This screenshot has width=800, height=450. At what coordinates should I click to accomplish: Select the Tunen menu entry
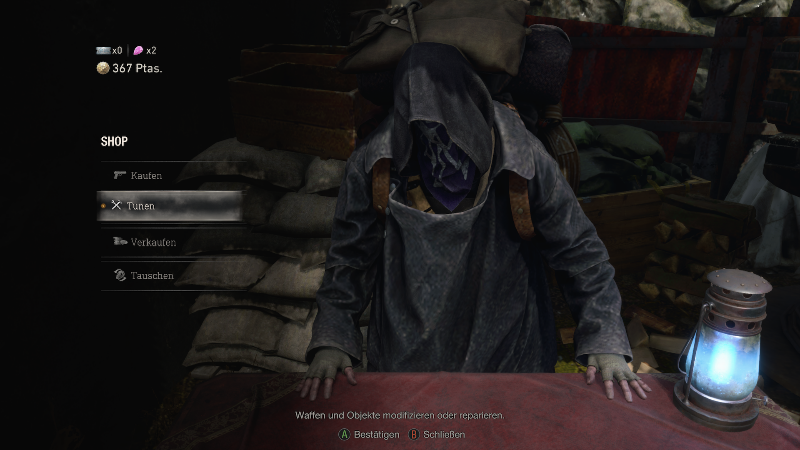pyautogui.click(x=142, y=206)
